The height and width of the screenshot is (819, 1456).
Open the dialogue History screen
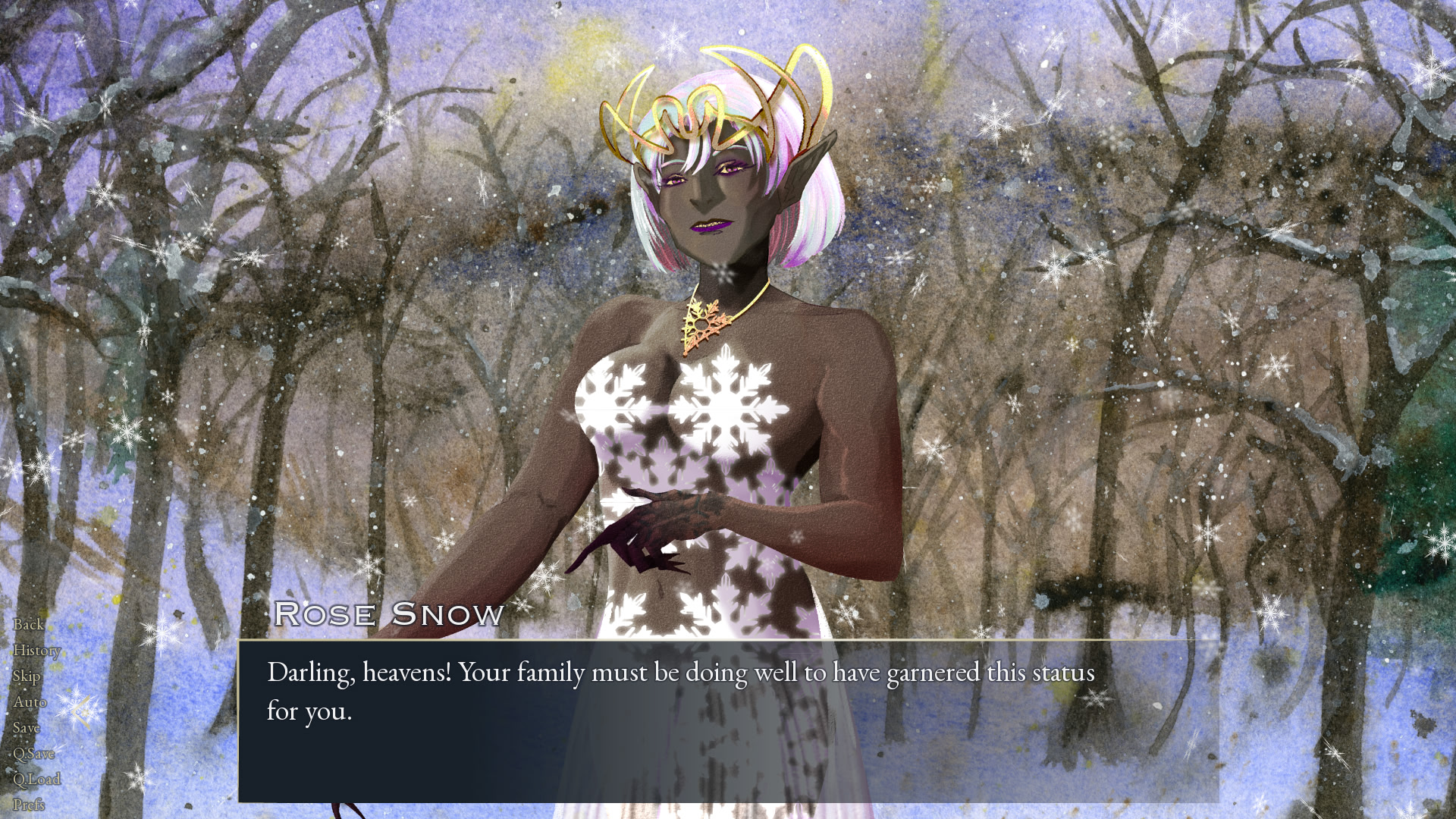pyautogui.click(x=36, y=650)
